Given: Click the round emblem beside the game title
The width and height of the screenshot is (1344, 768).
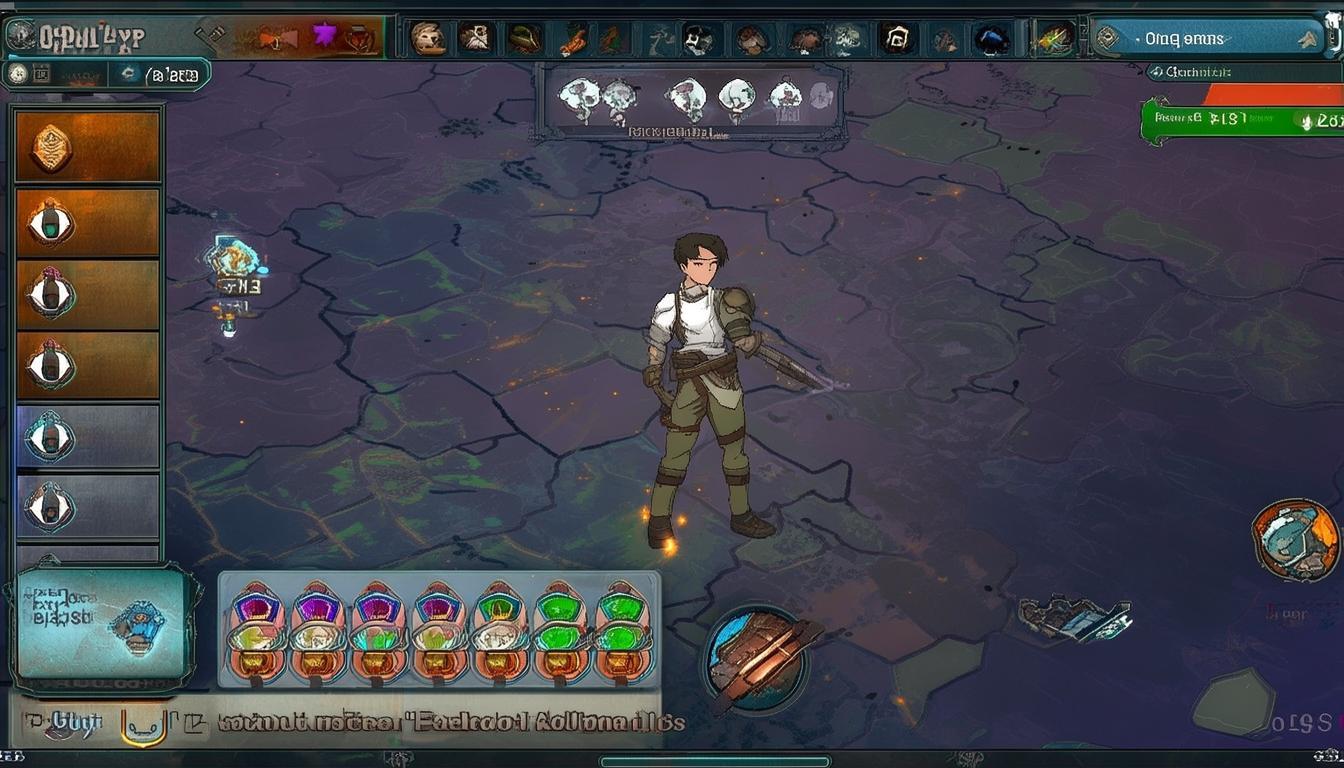Looking at the screenshot, I should (20, 37).
